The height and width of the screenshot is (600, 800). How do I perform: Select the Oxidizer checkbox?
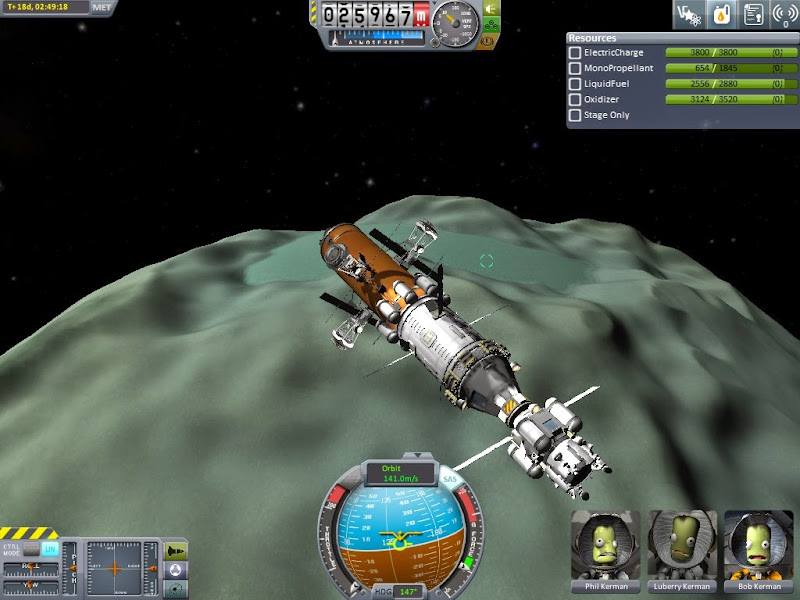point(574,99)
